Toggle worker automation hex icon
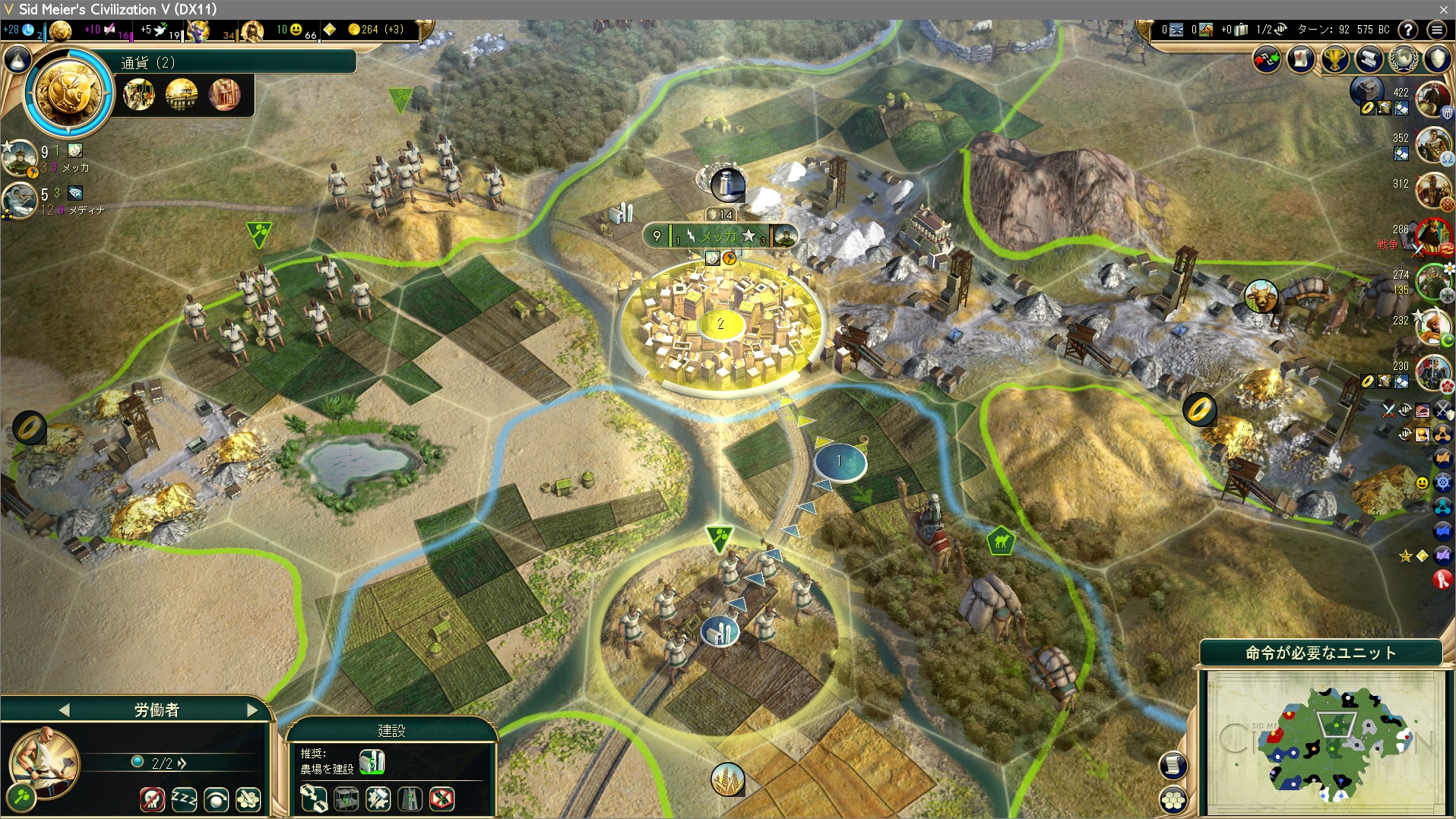1456x819 pixels. coord(248,798)
